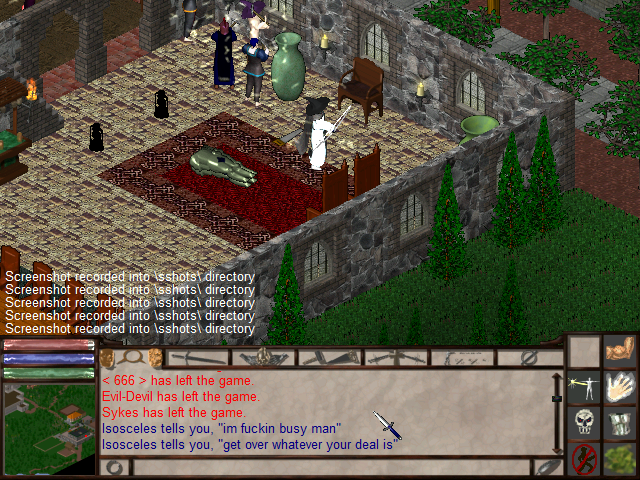This screenshot has height=480, width=640.
Task: Click the crossed-out circle tab
Action: (530, 357)
